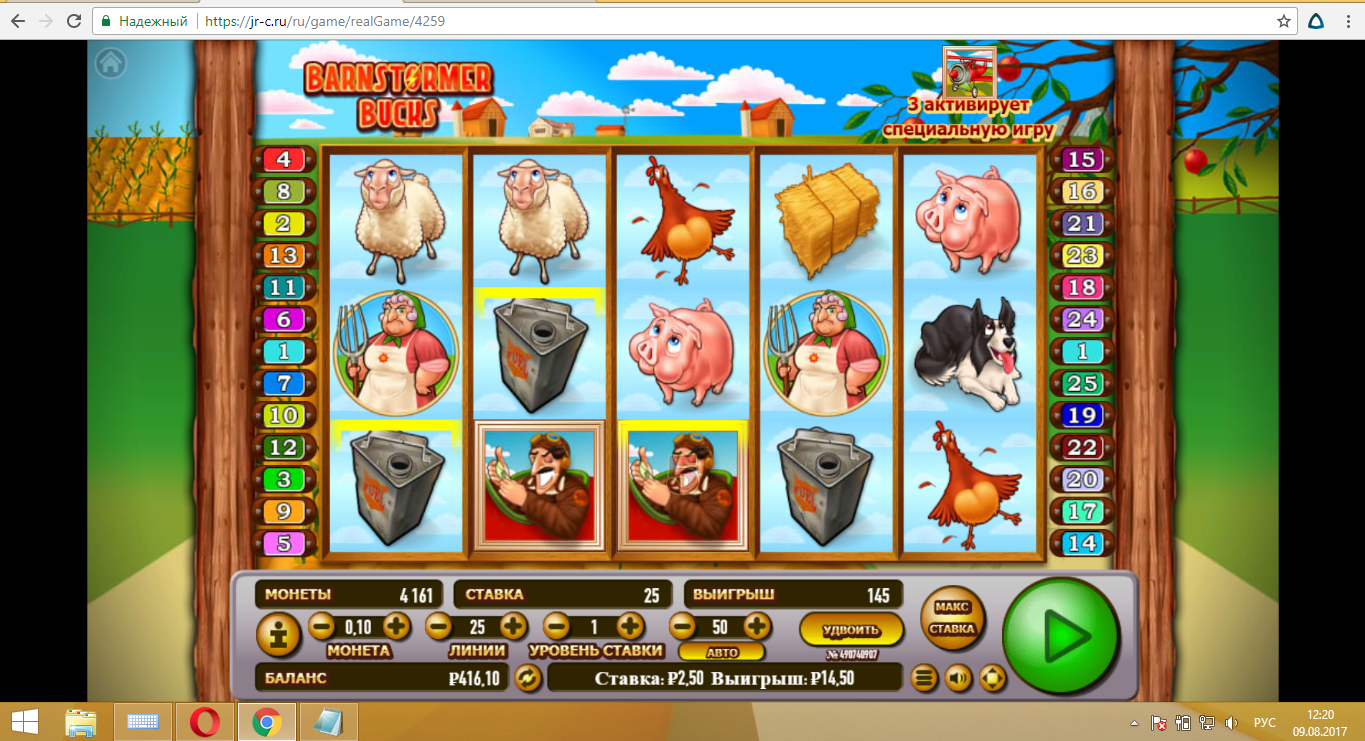Toggle sound with the speaker icon
Screen dimensions: 1365x741
[x=958, y=678]
